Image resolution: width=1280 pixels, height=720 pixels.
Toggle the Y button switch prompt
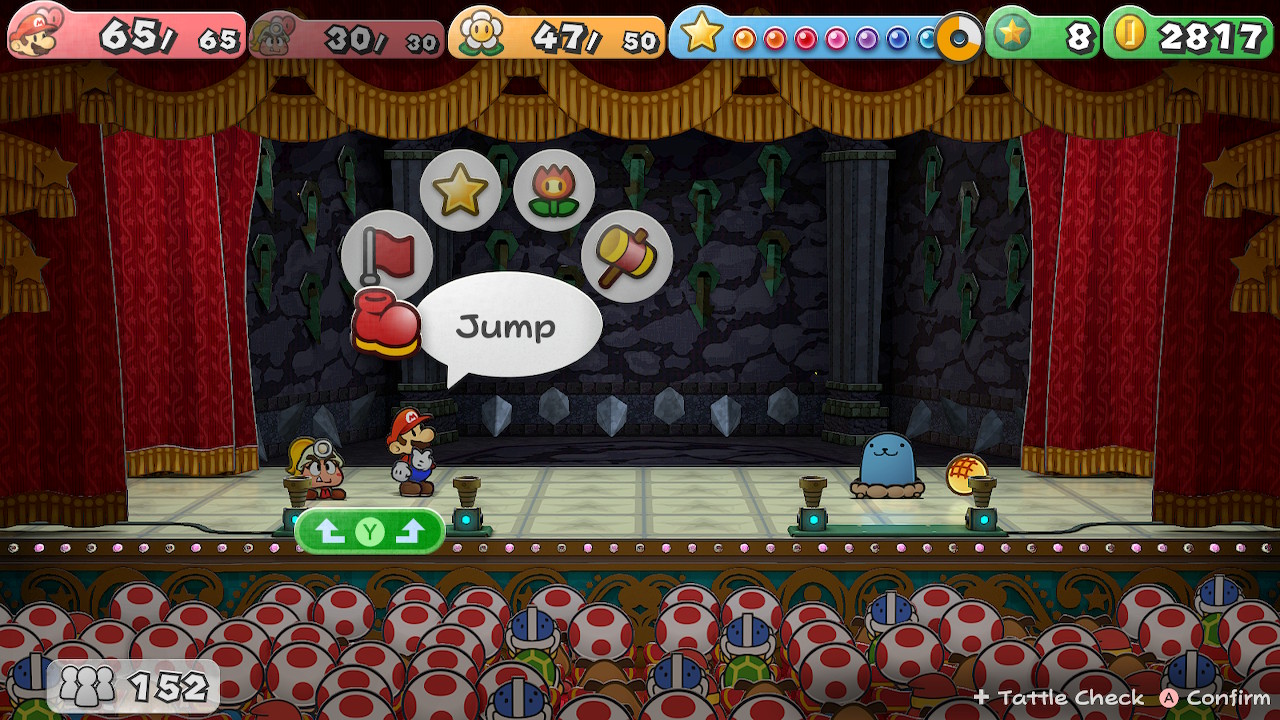370,530
